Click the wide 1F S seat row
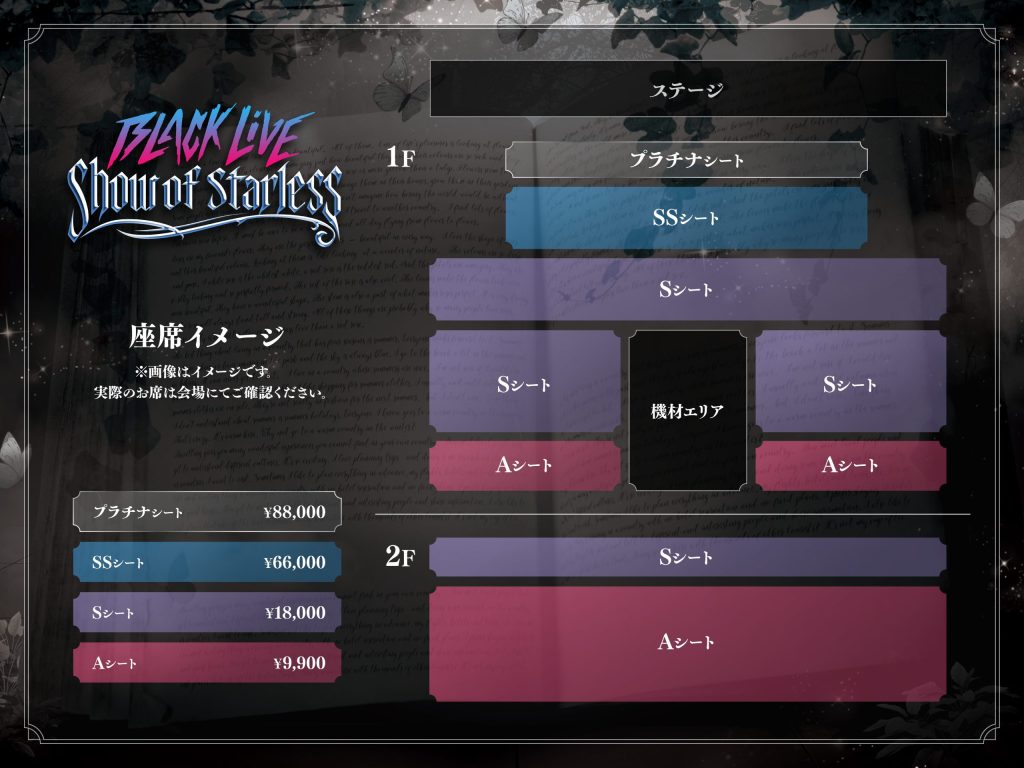This screenshot has width=1024, height=768. (687, 290)
